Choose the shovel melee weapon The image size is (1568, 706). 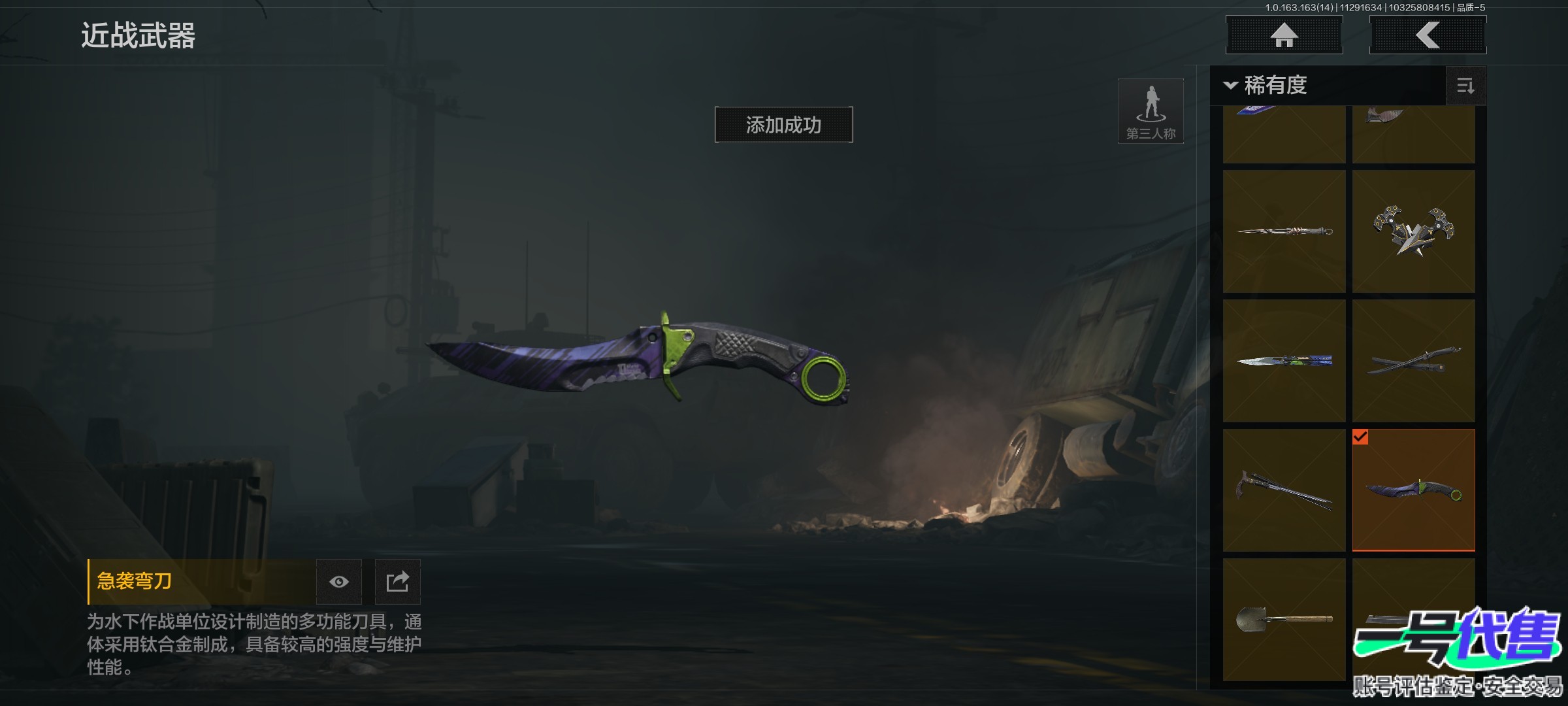(x=1284, y=619)
